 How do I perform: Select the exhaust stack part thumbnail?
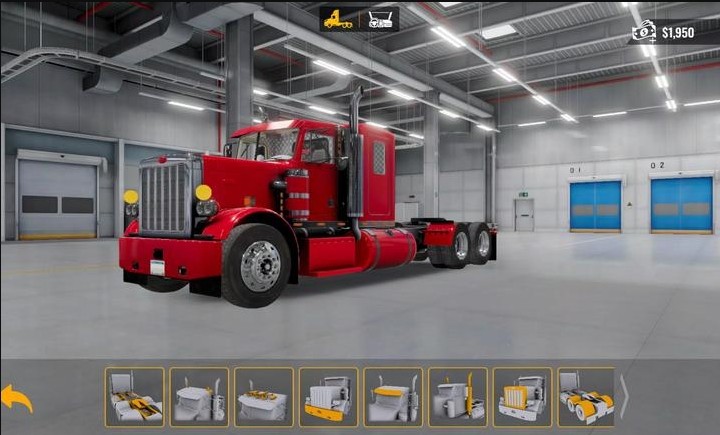[458, 397]
